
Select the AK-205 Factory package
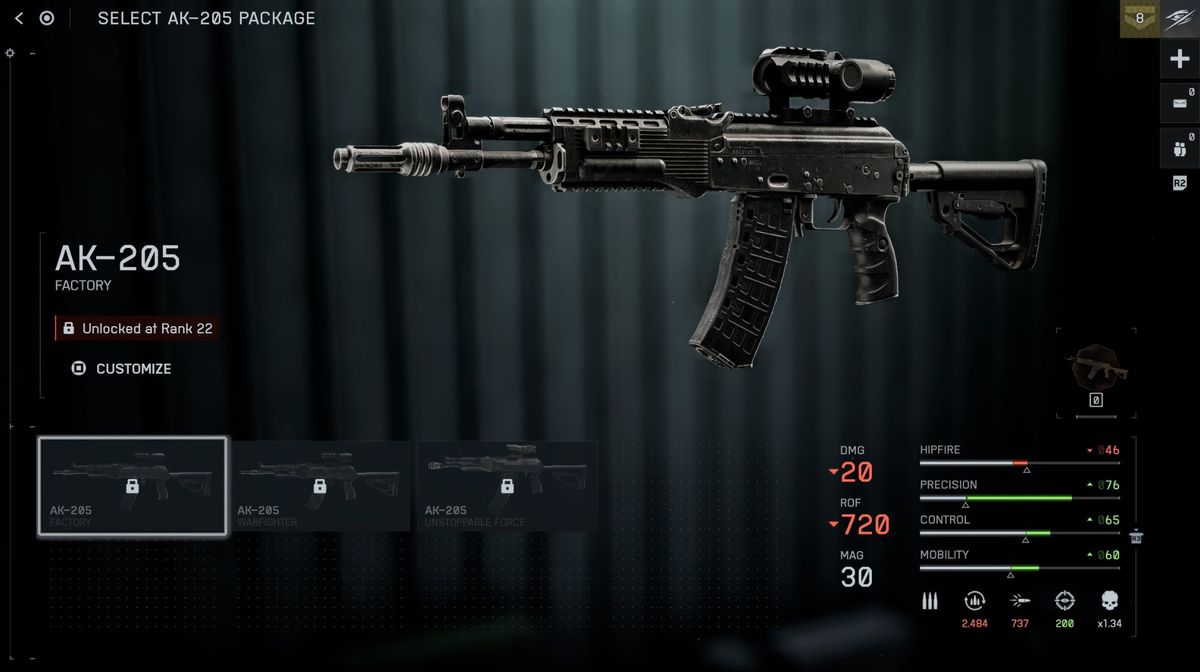[x=132, y=487]
